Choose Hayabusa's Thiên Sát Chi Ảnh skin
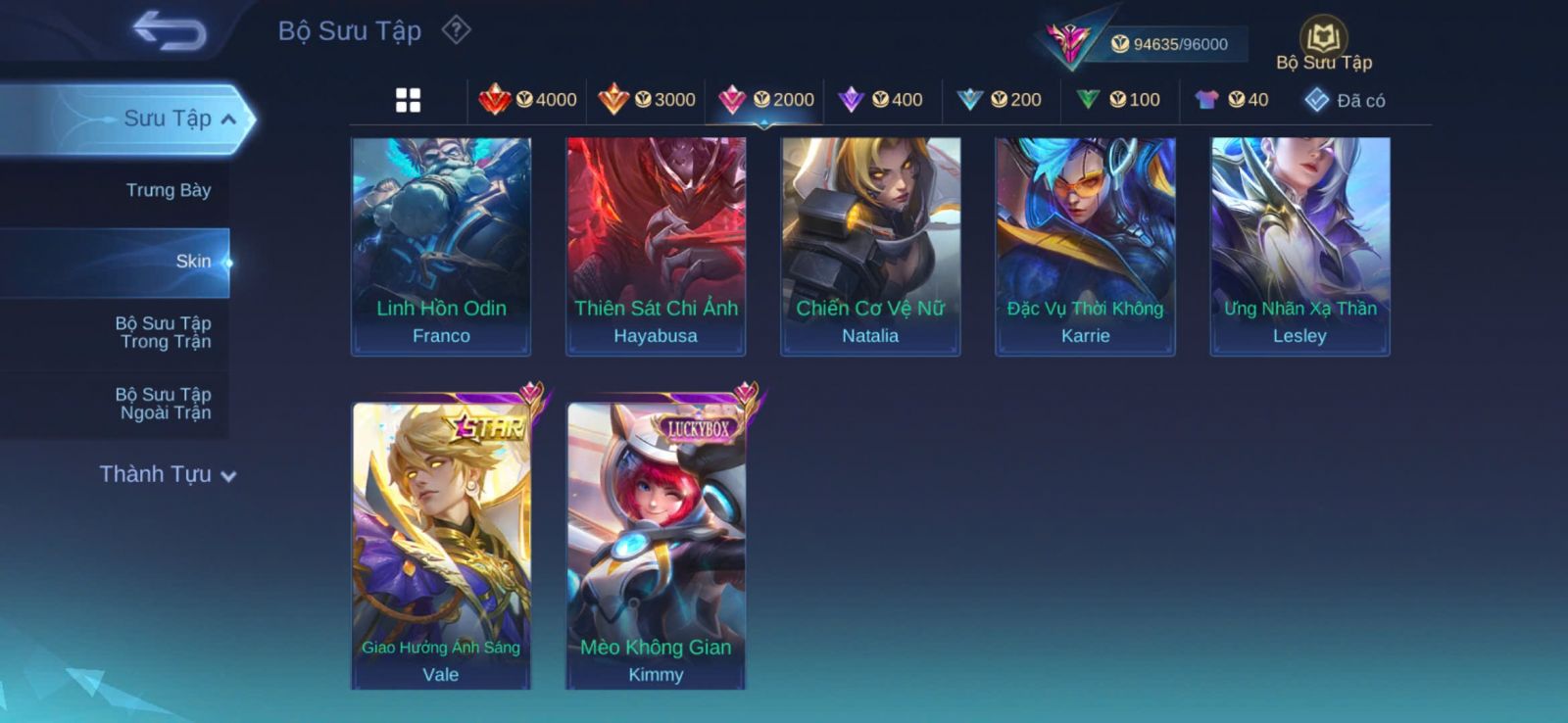This screenshot has height=723, width=1568. [x=656, y=246]
